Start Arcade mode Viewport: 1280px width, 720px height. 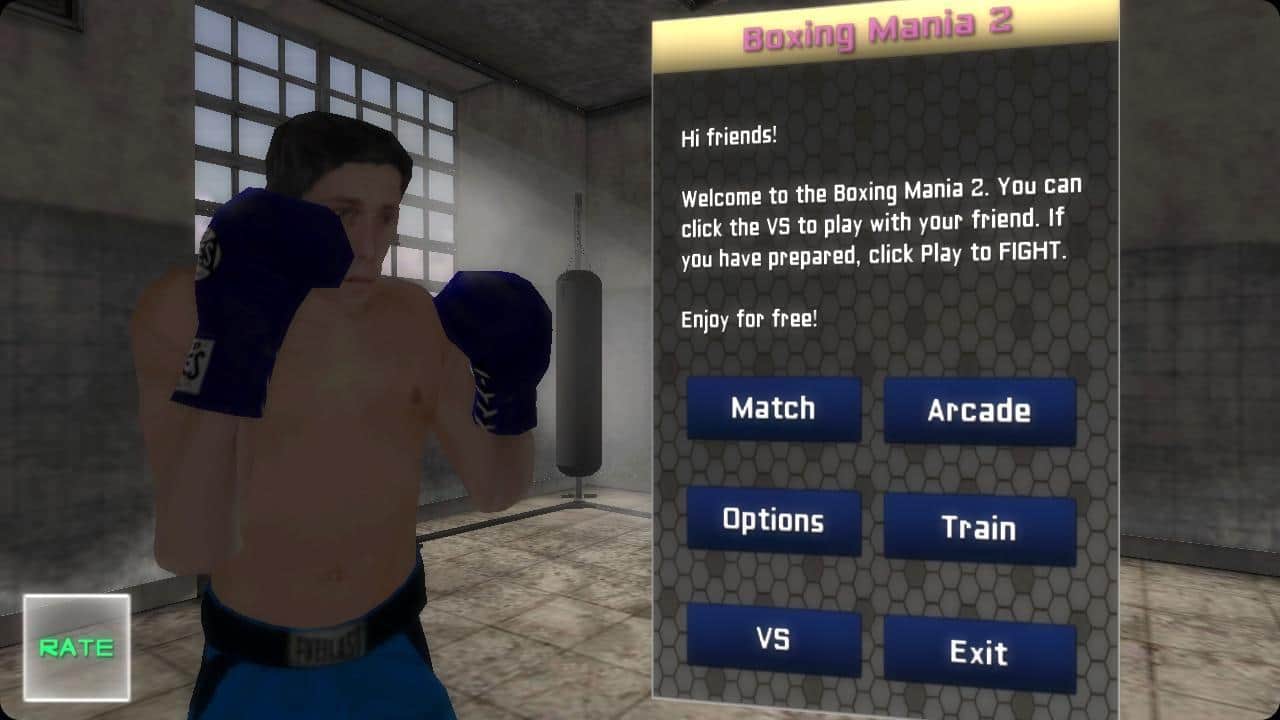tap(979, 410)
